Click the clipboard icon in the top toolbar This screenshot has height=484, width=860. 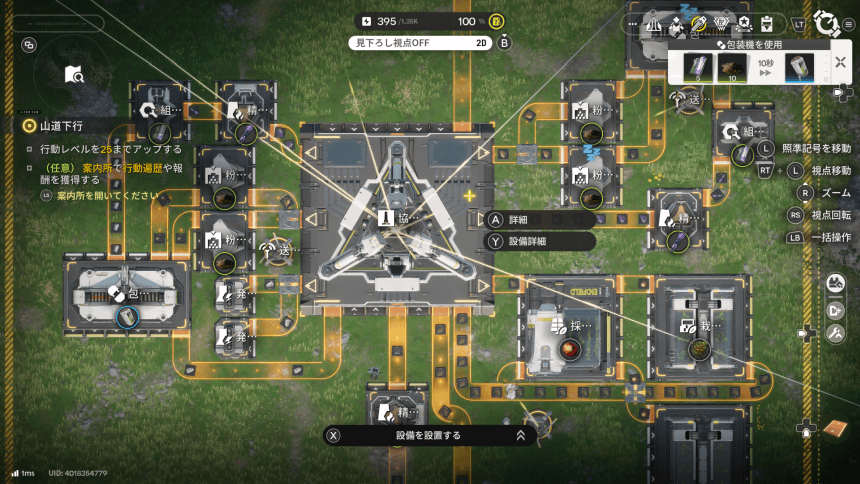coord(767,24)
